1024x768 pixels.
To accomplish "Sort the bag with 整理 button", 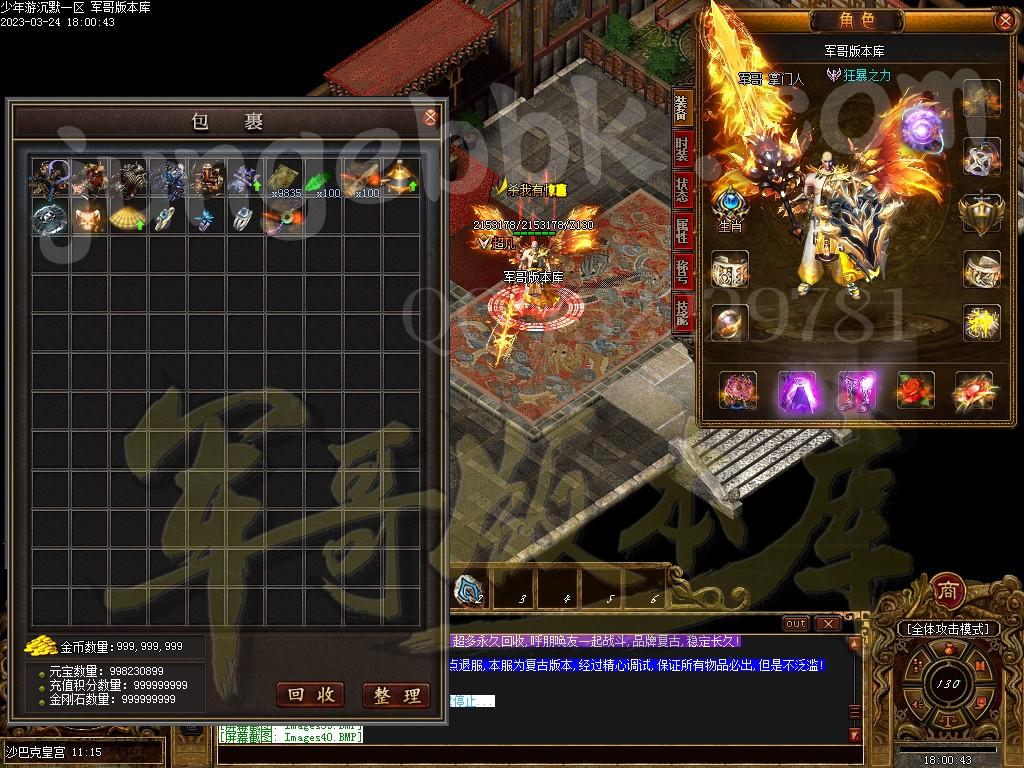I will 395,695.
